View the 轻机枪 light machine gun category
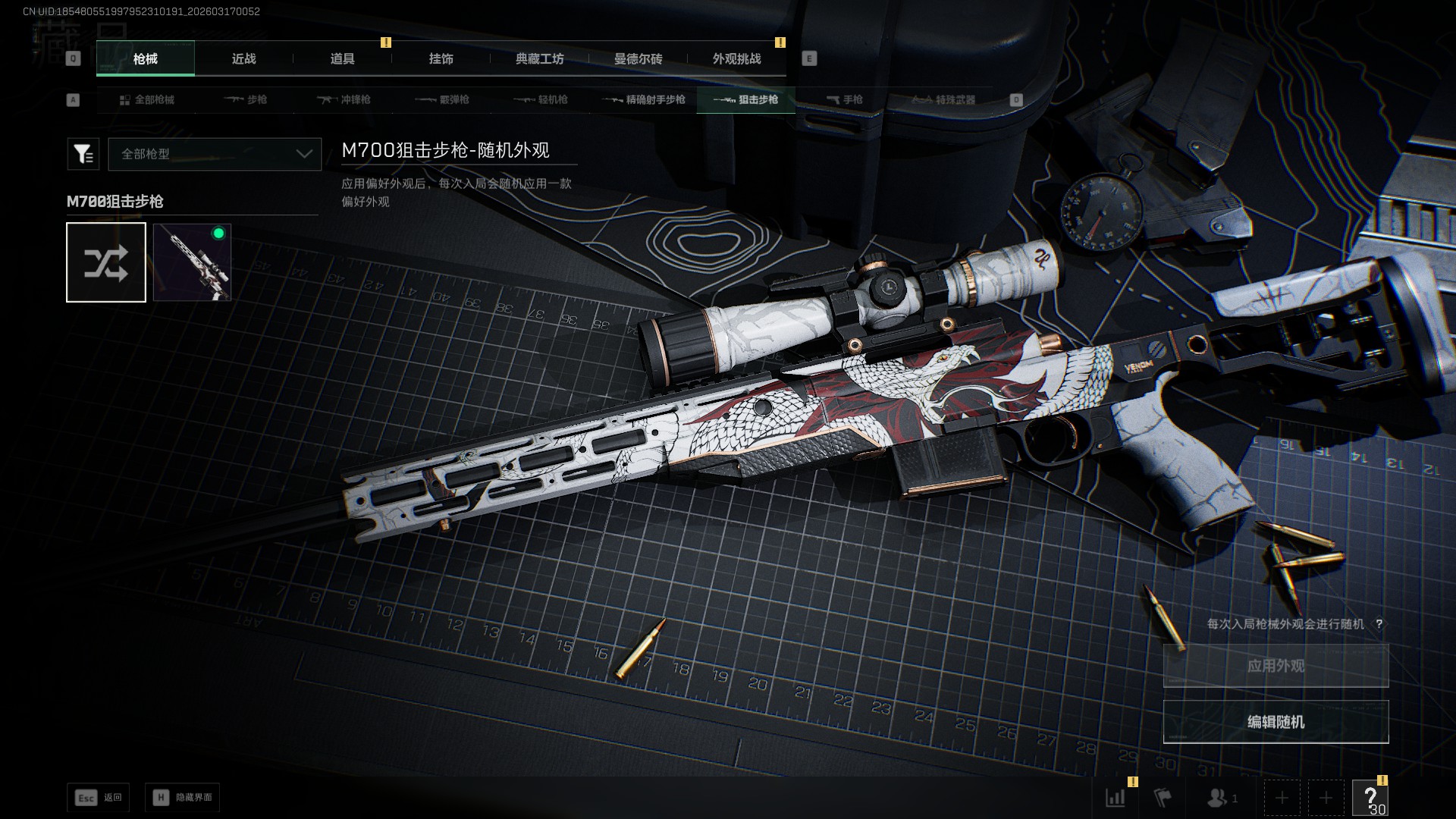Screen dimensions: 1456x819 (x=541, y=100)
